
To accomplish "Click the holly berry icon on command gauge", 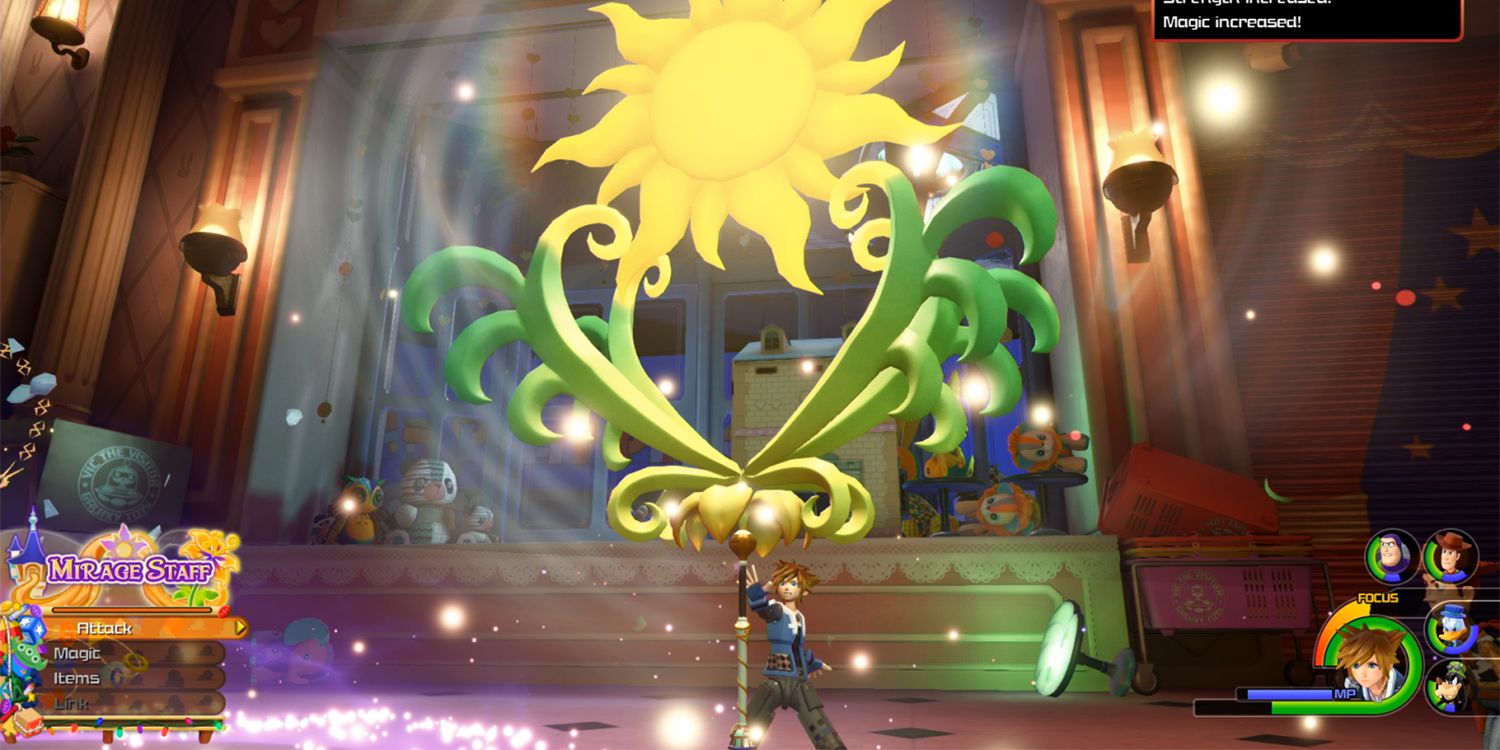I will tap(223, 611).
